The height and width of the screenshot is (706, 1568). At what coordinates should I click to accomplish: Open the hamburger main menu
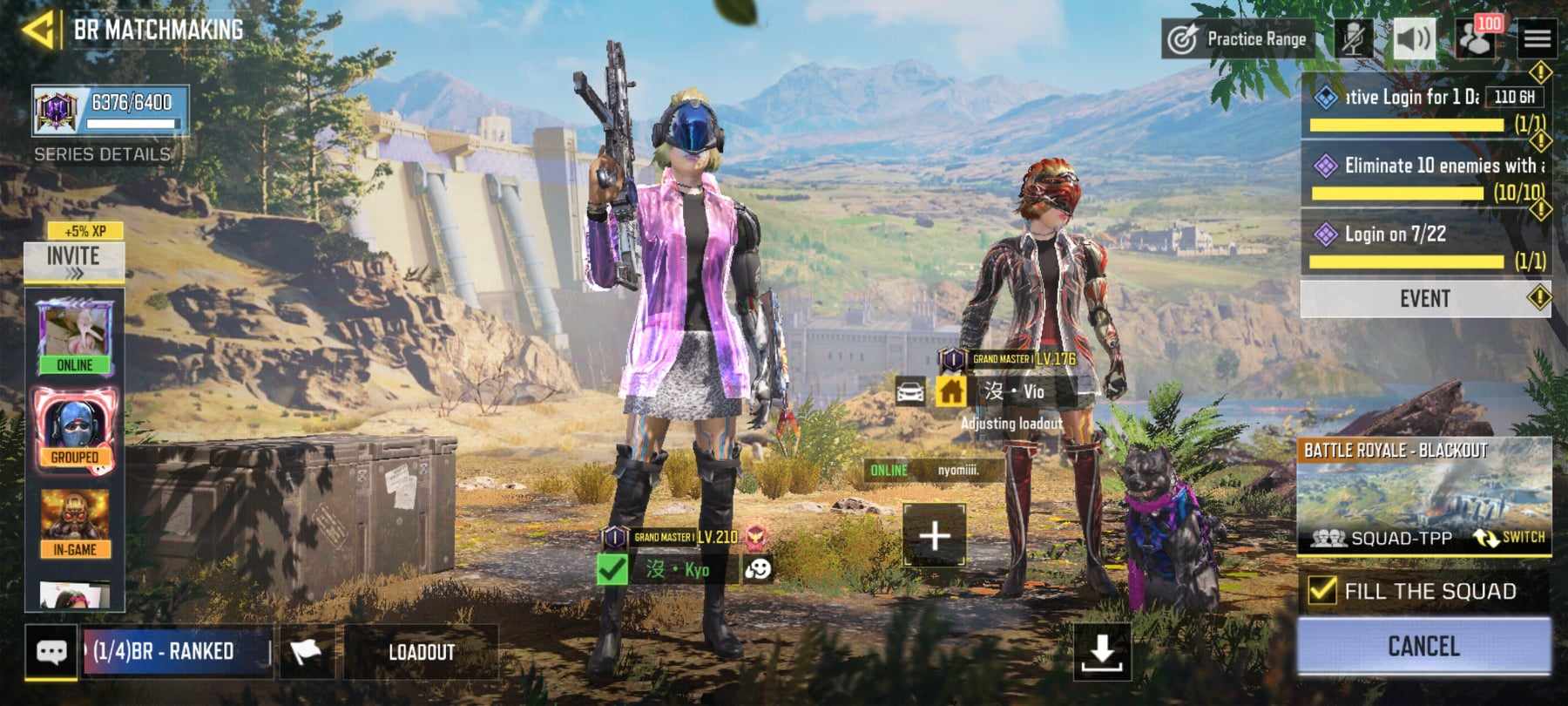[x=1537, y=39]
